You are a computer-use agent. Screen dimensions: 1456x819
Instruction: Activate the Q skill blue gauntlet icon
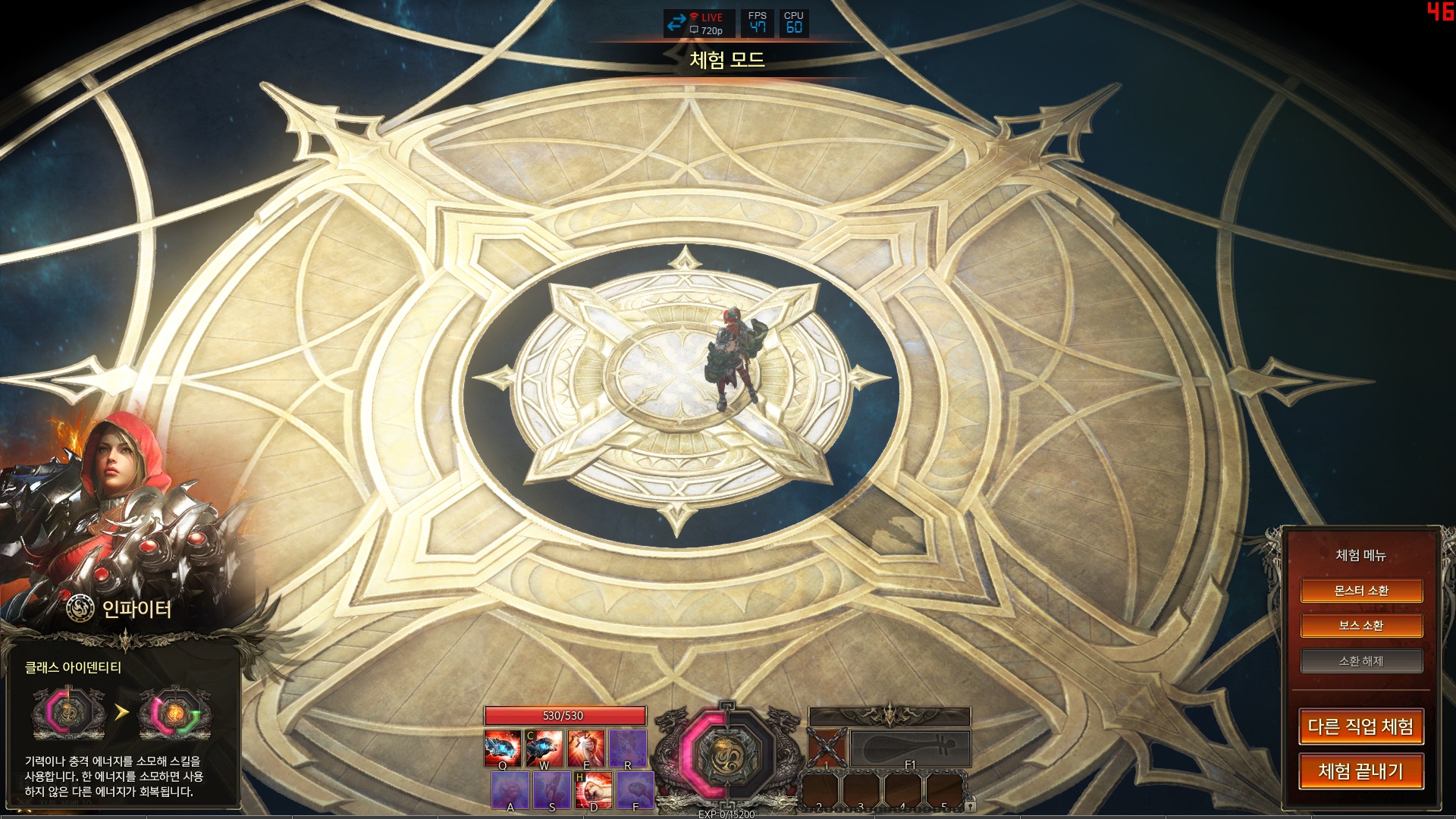tap(502, 748)
